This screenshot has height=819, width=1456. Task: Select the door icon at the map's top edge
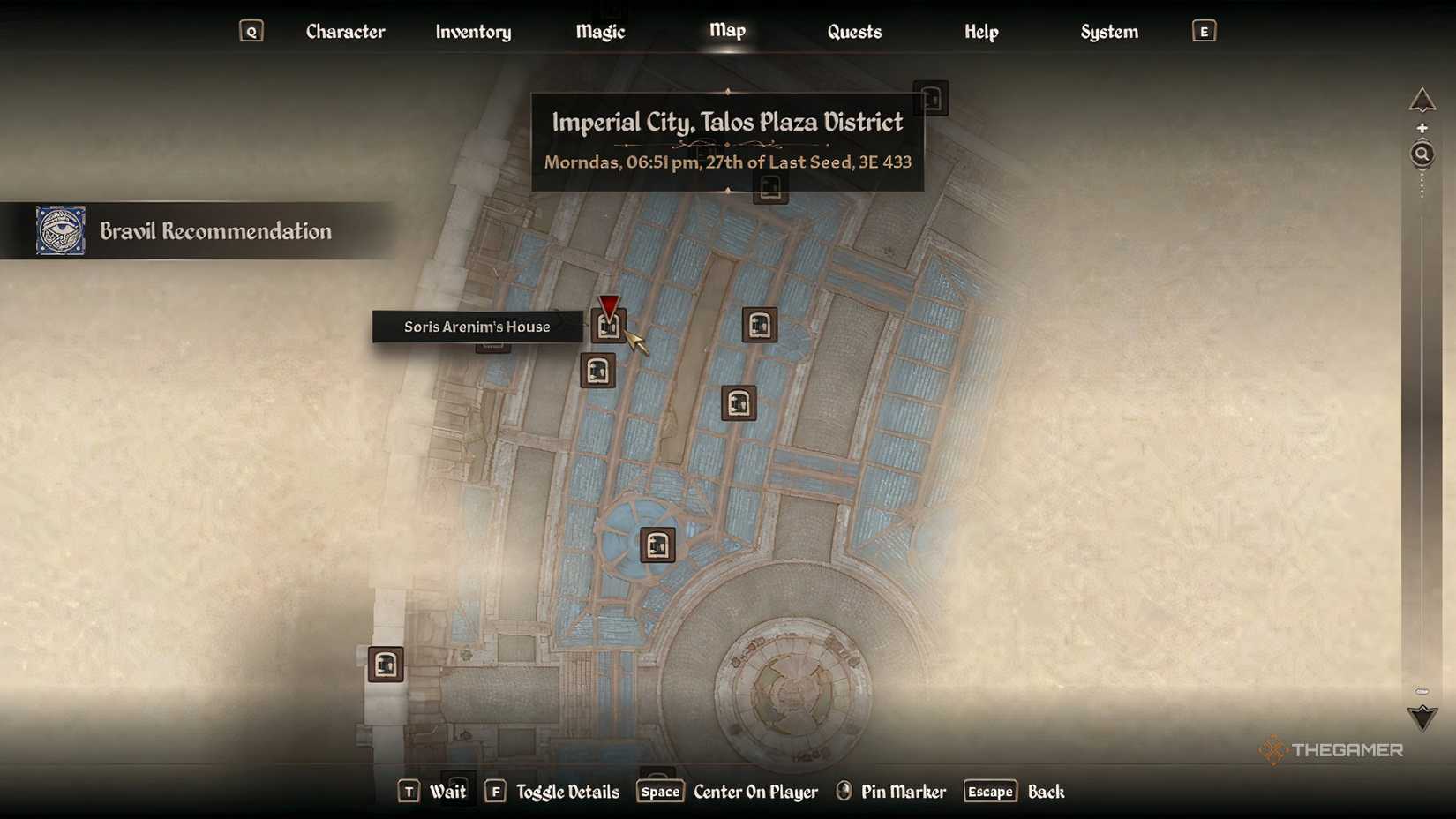[x=931, y=98]
